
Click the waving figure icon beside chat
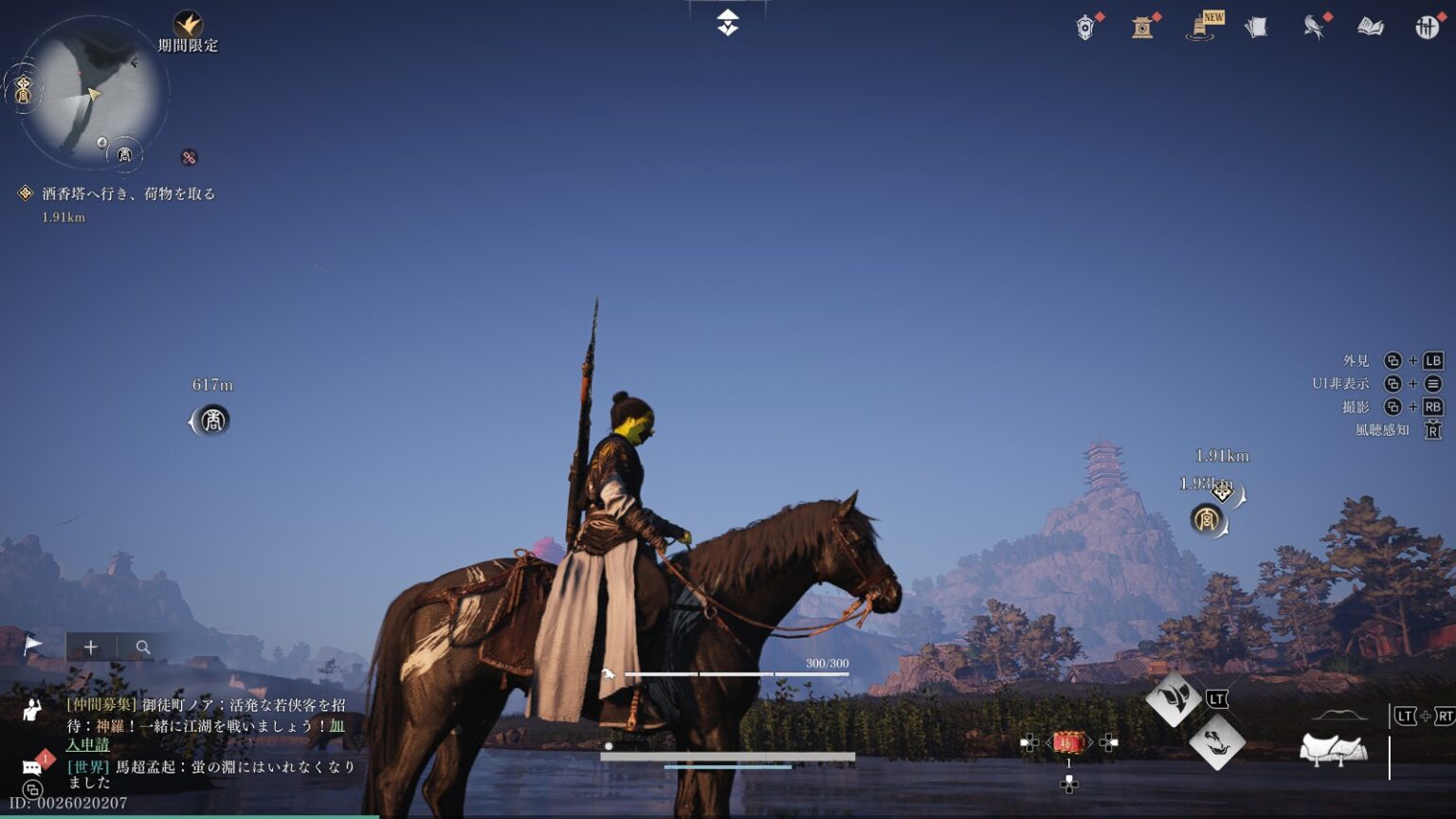[x=33, y=708]
